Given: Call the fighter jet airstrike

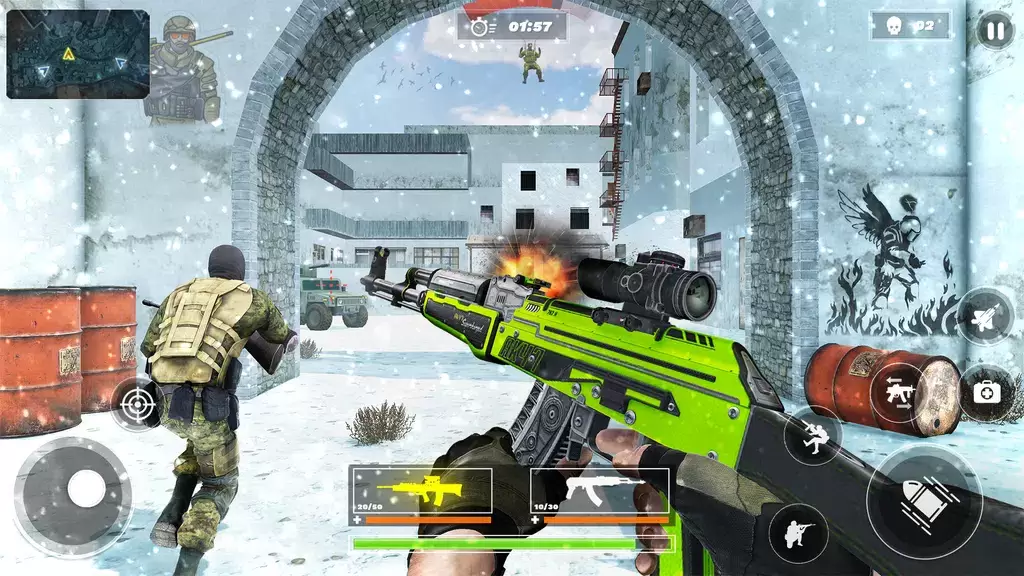Looking at the screenshot, I should click(985, 316).
